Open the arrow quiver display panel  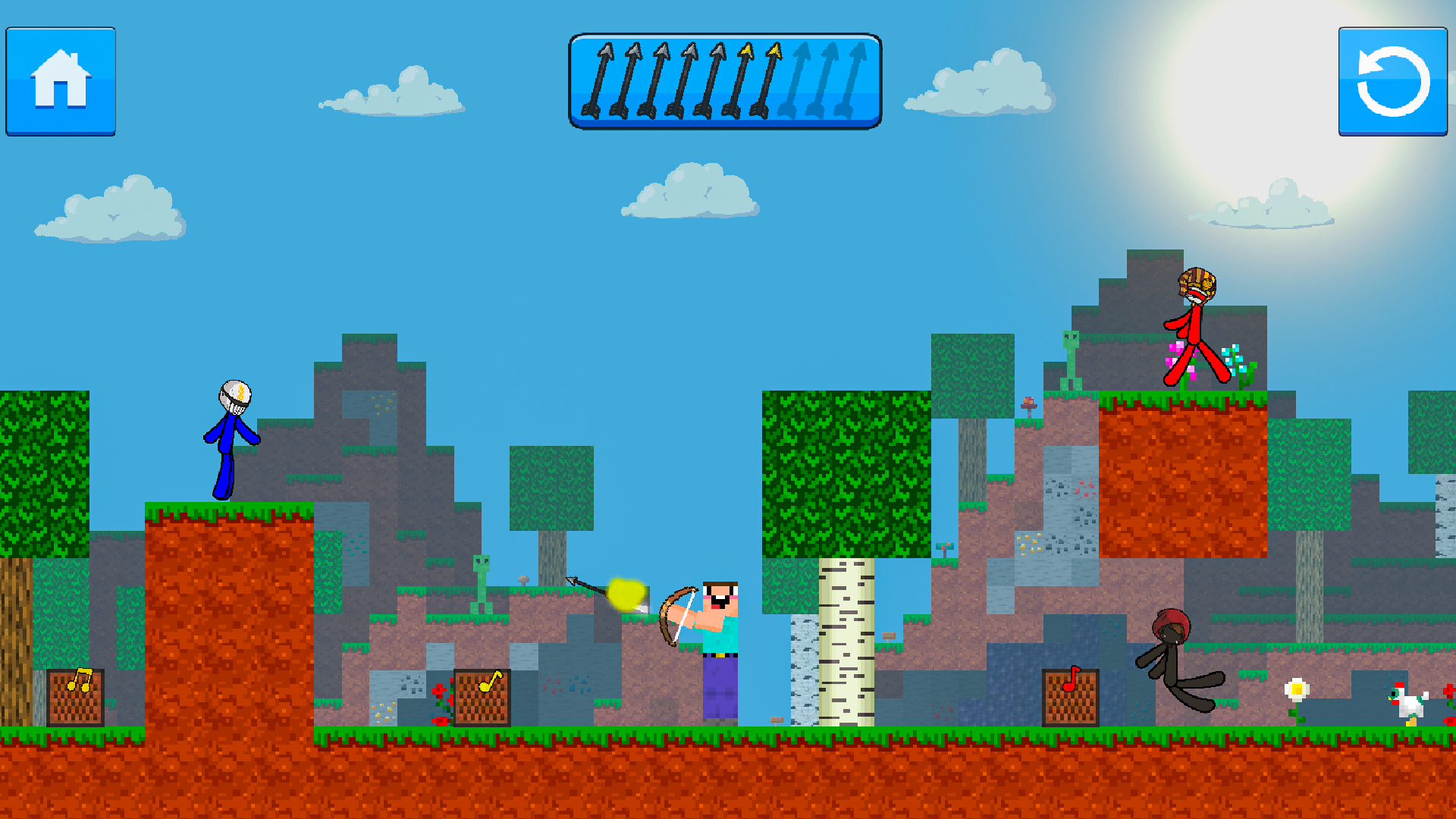(x=726, y=80)
